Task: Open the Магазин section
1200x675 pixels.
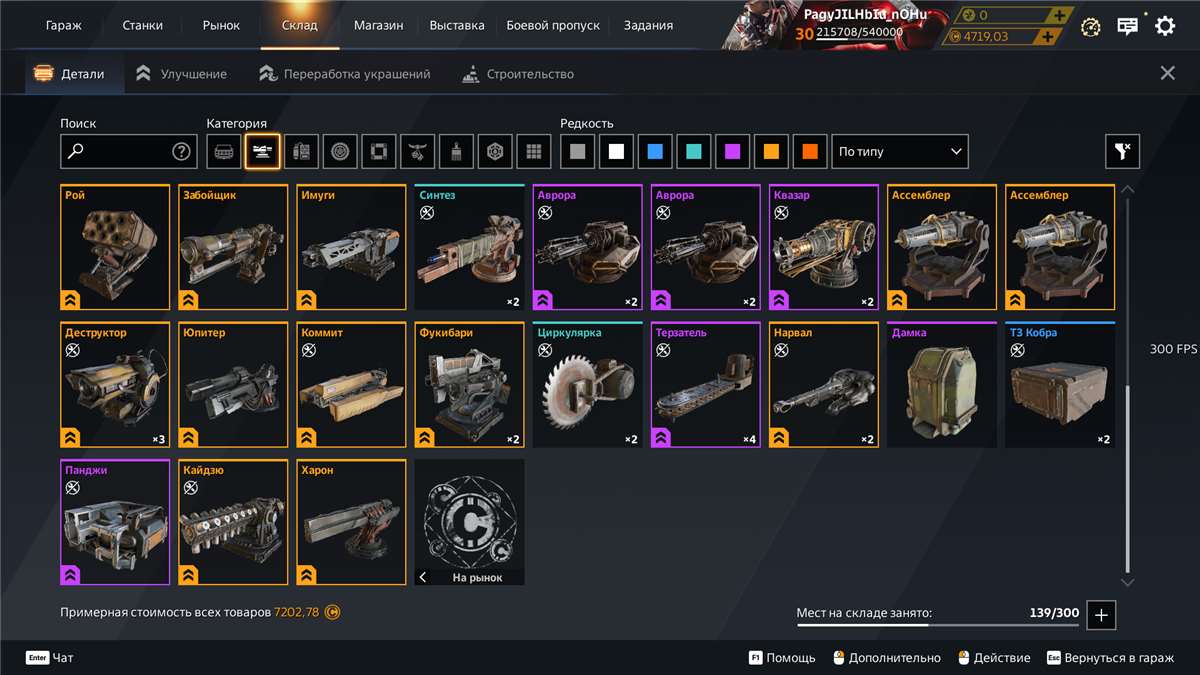Action: (x=379, y=25)
